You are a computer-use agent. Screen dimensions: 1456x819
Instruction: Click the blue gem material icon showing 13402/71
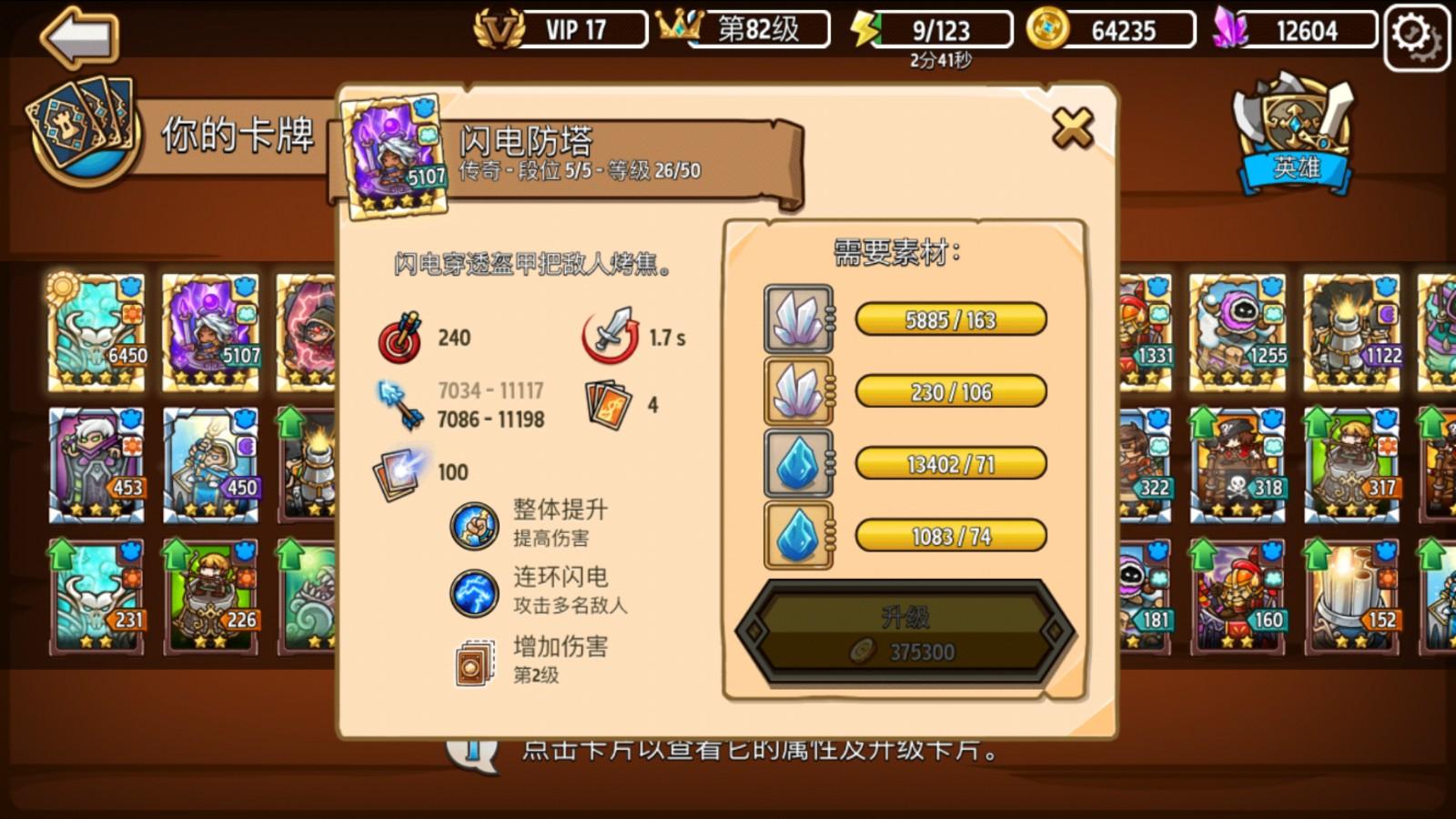pos(798,462)
